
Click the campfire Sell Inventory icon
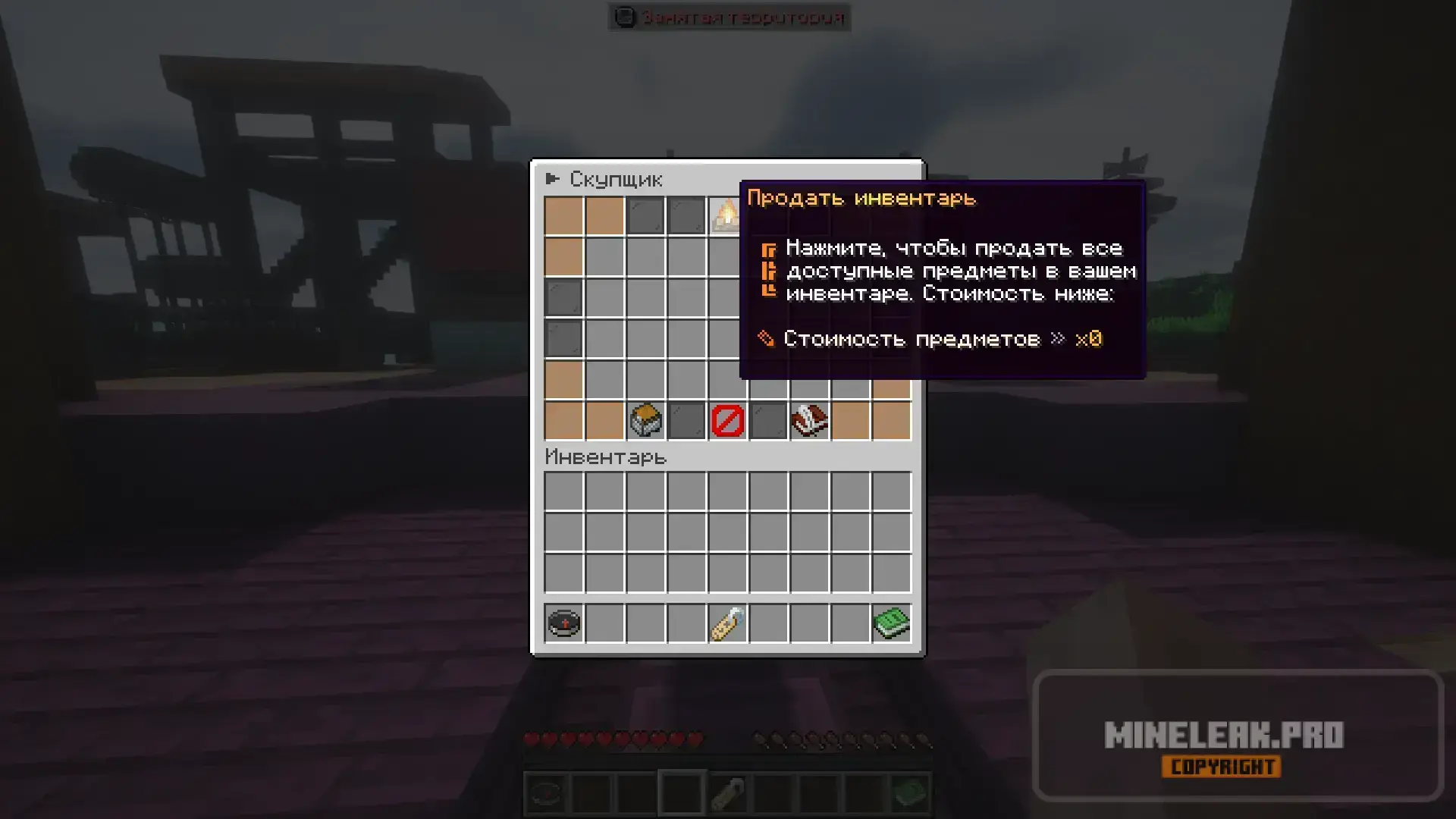726,215
